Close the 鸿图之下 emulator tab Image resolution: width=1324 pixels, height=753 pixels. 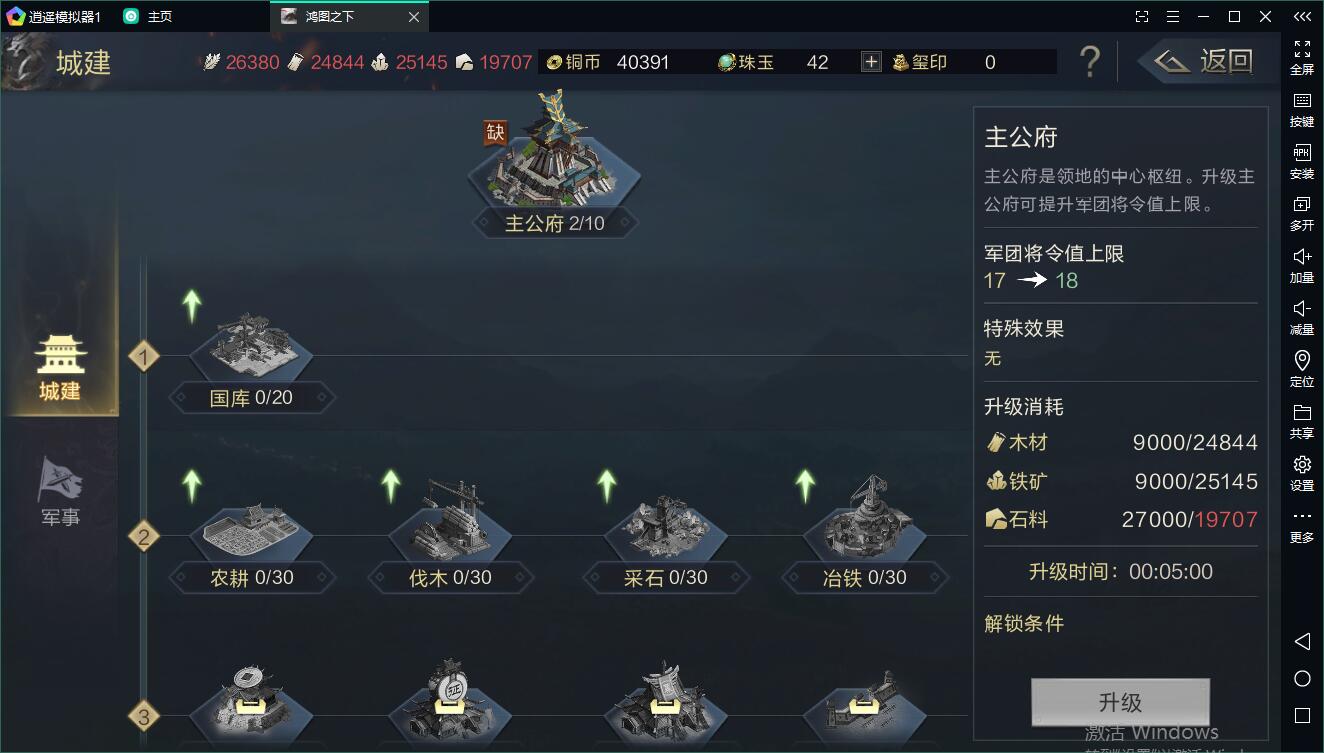[x=414, y=17]
